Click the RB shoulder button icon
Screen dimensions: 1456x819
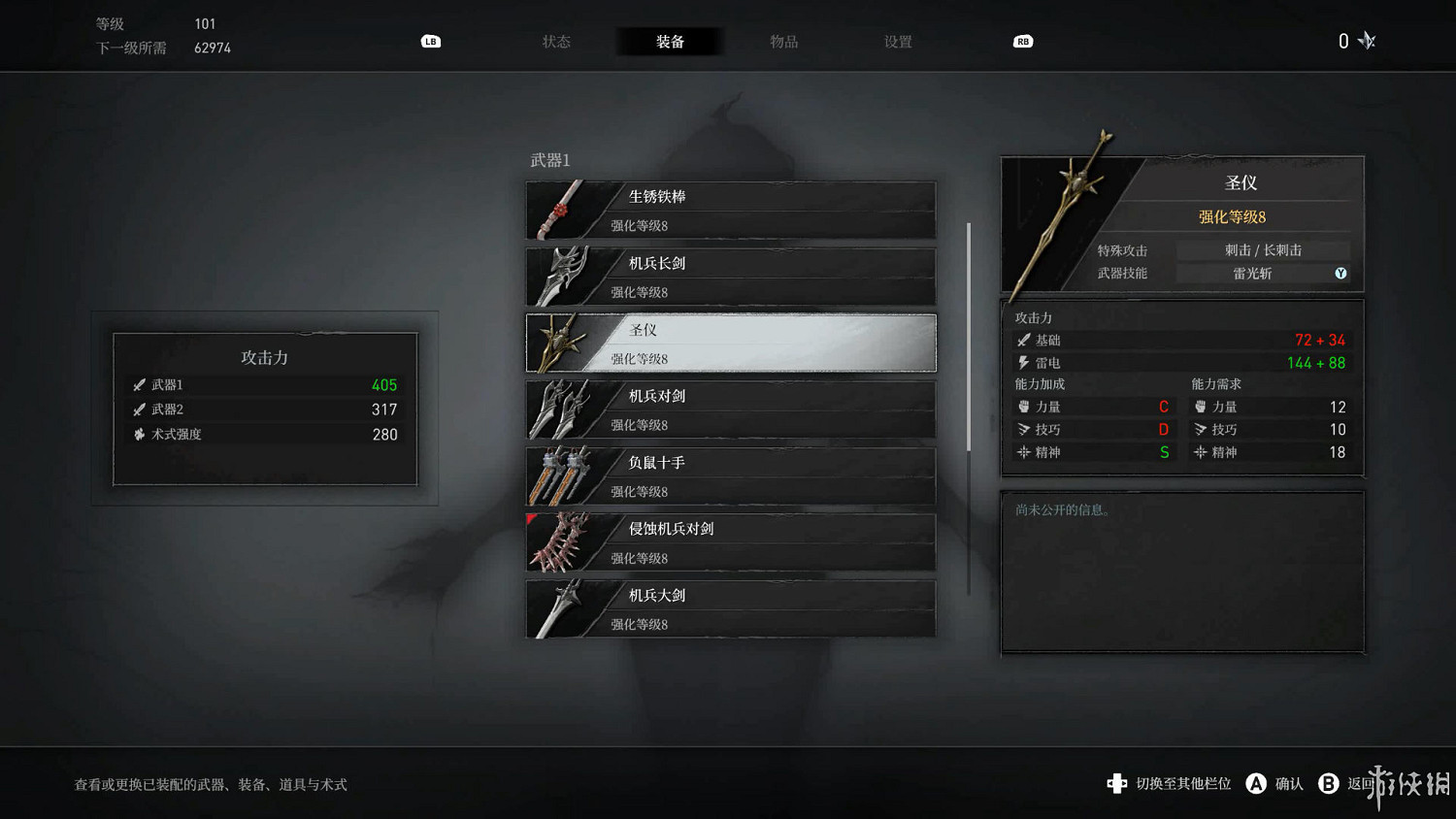[x=1022, y=42]
